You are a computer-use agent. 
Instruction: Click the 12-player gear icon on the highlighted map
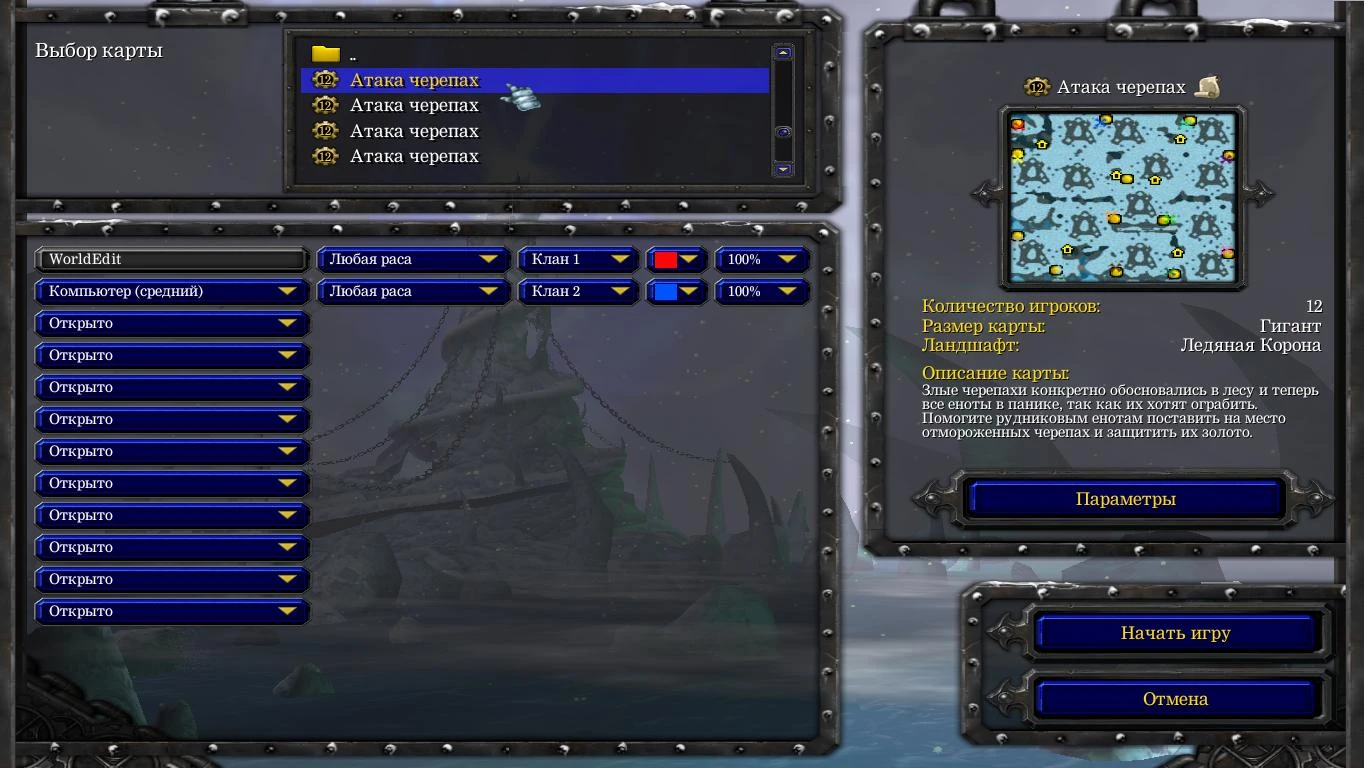click(325, 80)
